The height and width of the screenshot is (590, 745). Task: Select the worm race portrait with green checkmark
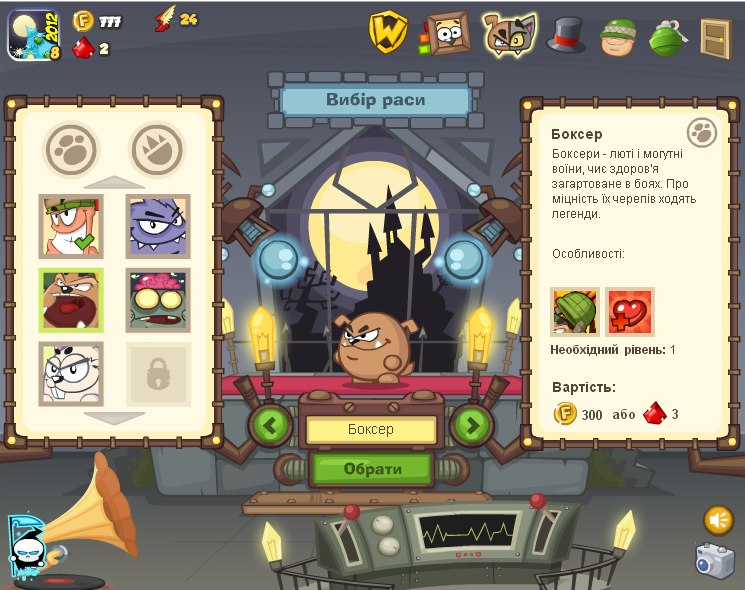71,226
